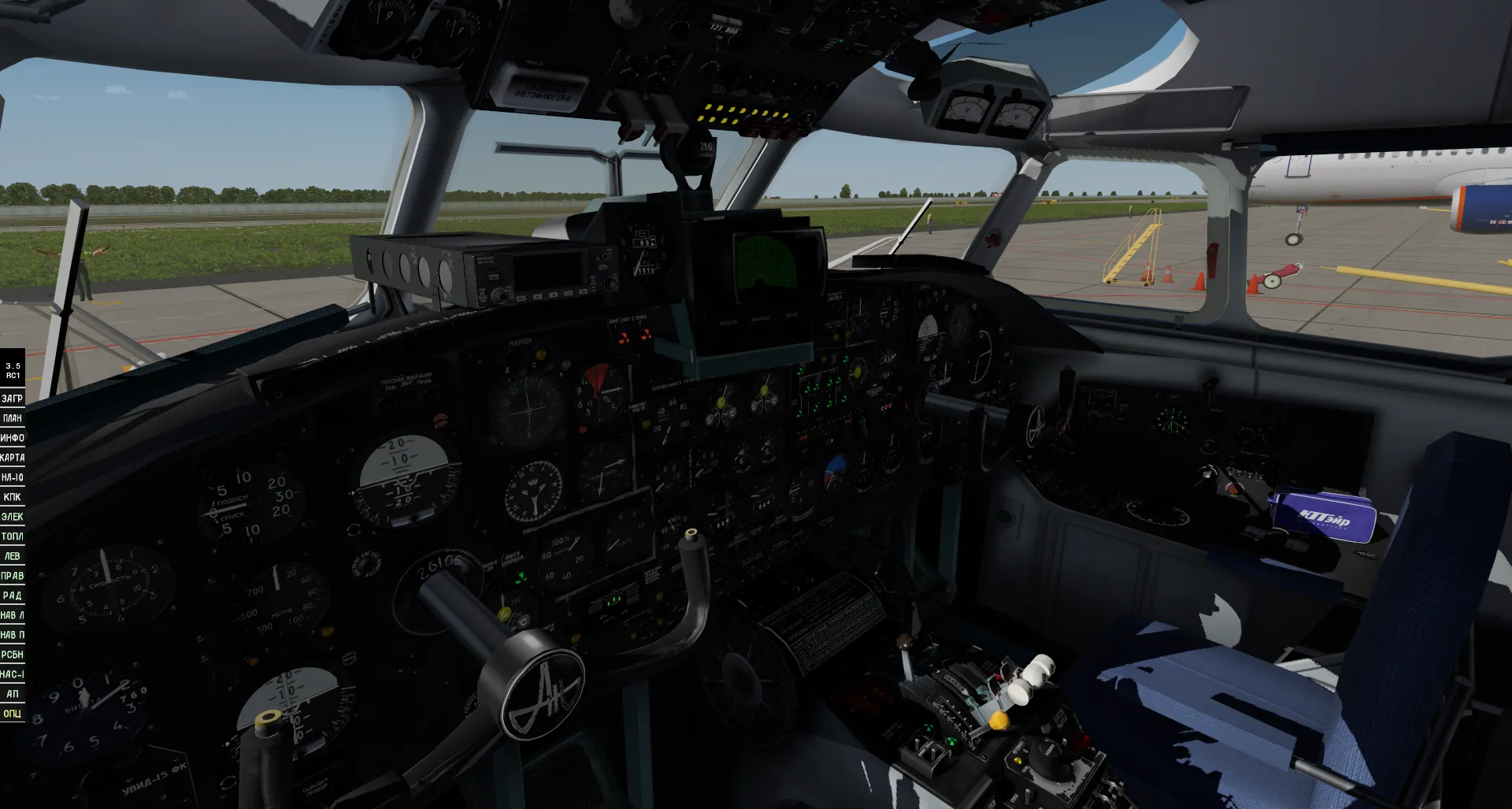Switch to the НАВ П tab
1512x809 pixels.
13,634
